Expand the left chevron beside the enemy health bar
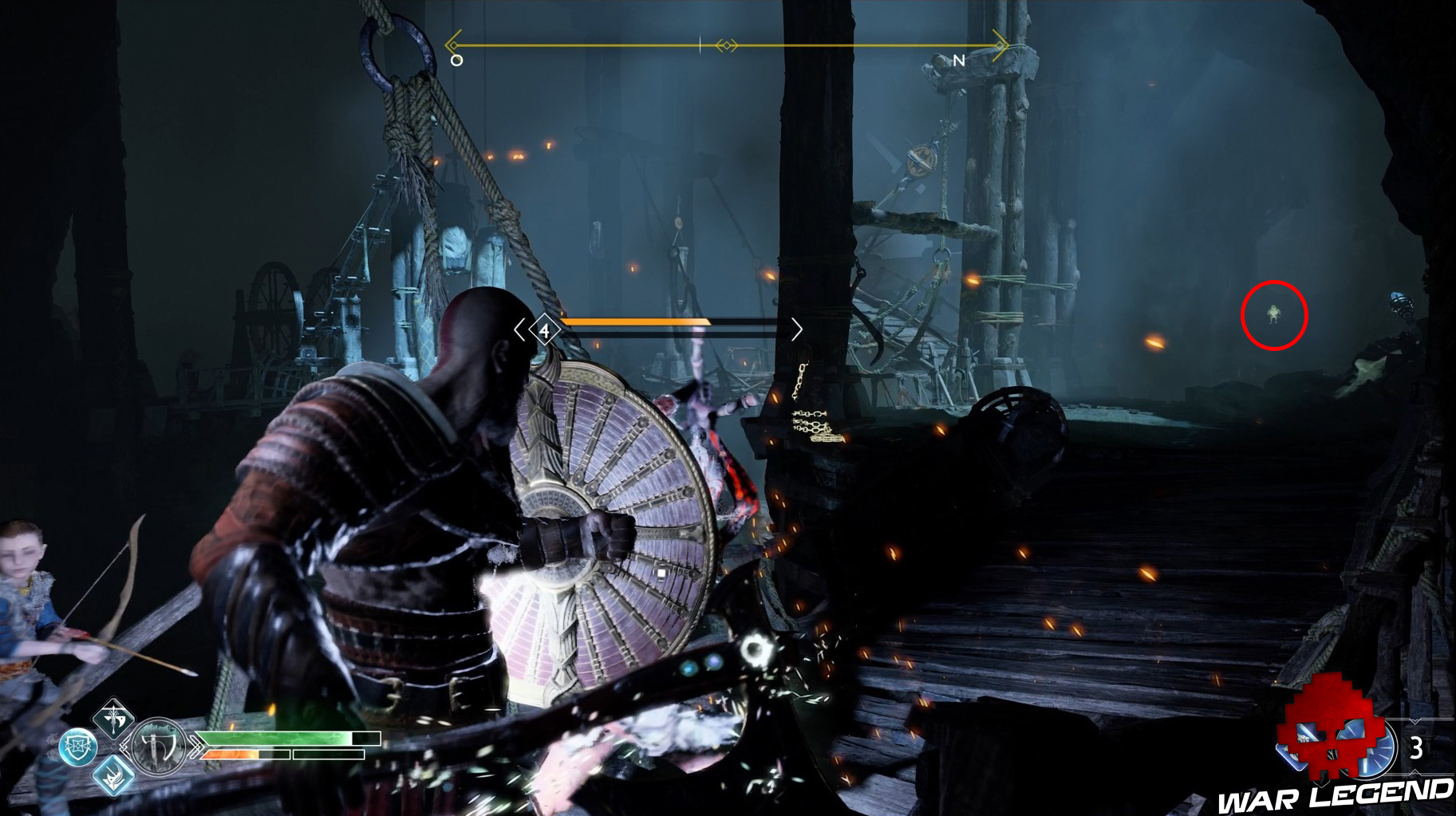 point(519,329)
